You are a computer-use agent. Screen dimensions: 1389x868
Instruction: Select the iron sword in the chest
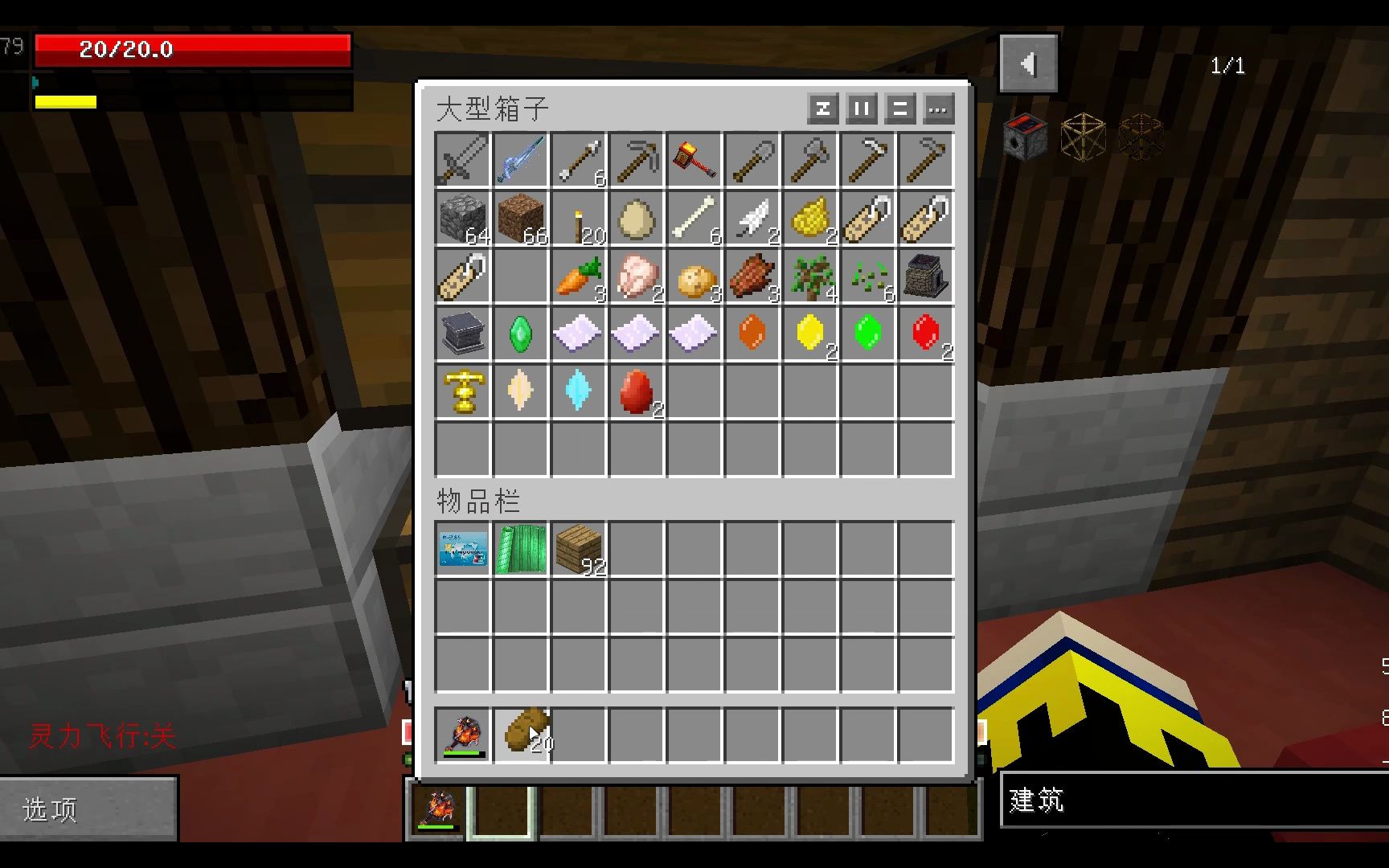(462, 158)
